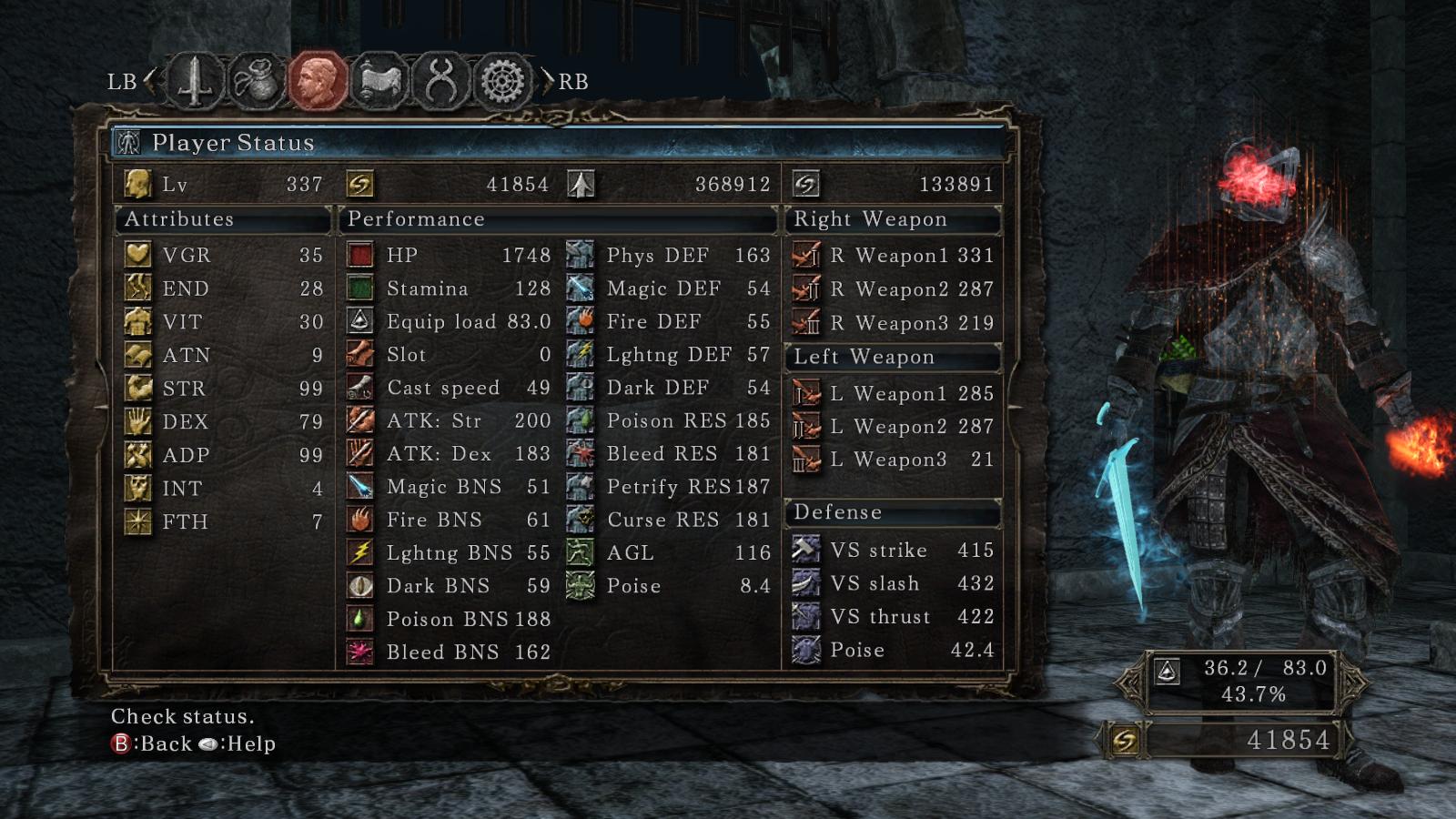
Task: Select the Phys DEF stat row
Action: 669,256
